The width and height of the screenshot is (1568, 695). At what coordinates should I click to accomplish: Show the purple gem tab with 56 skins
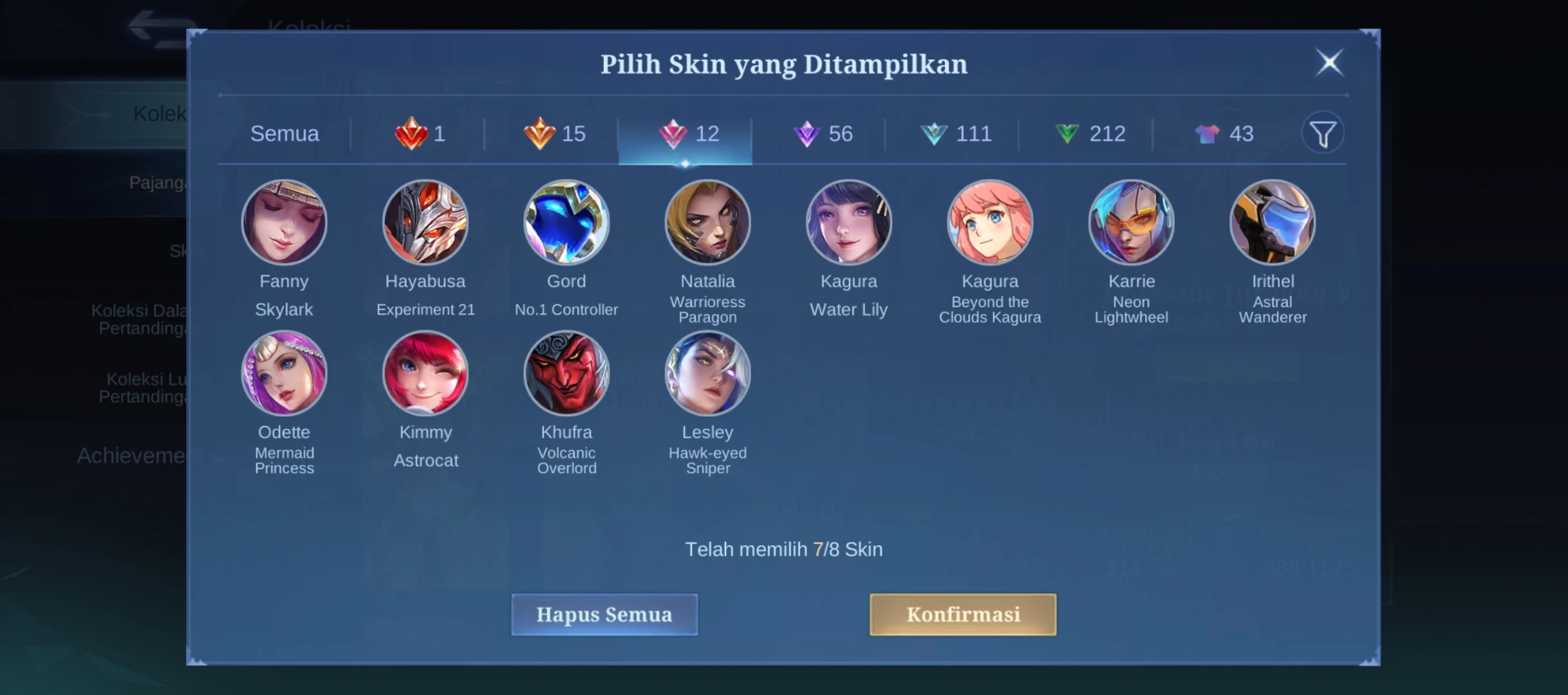pos(823,134)
